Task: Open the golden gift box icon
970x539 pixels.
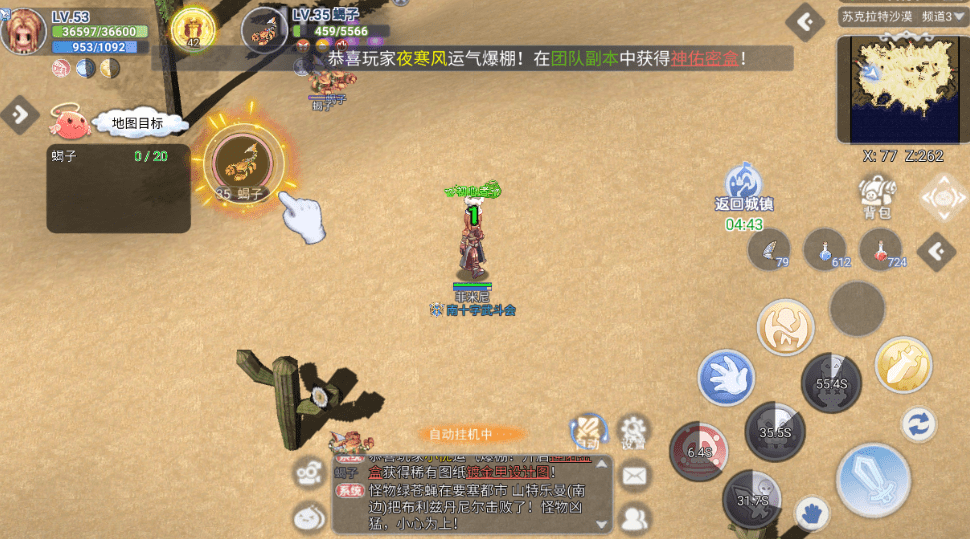Action: pyautogui.click(x=193, y=29)
